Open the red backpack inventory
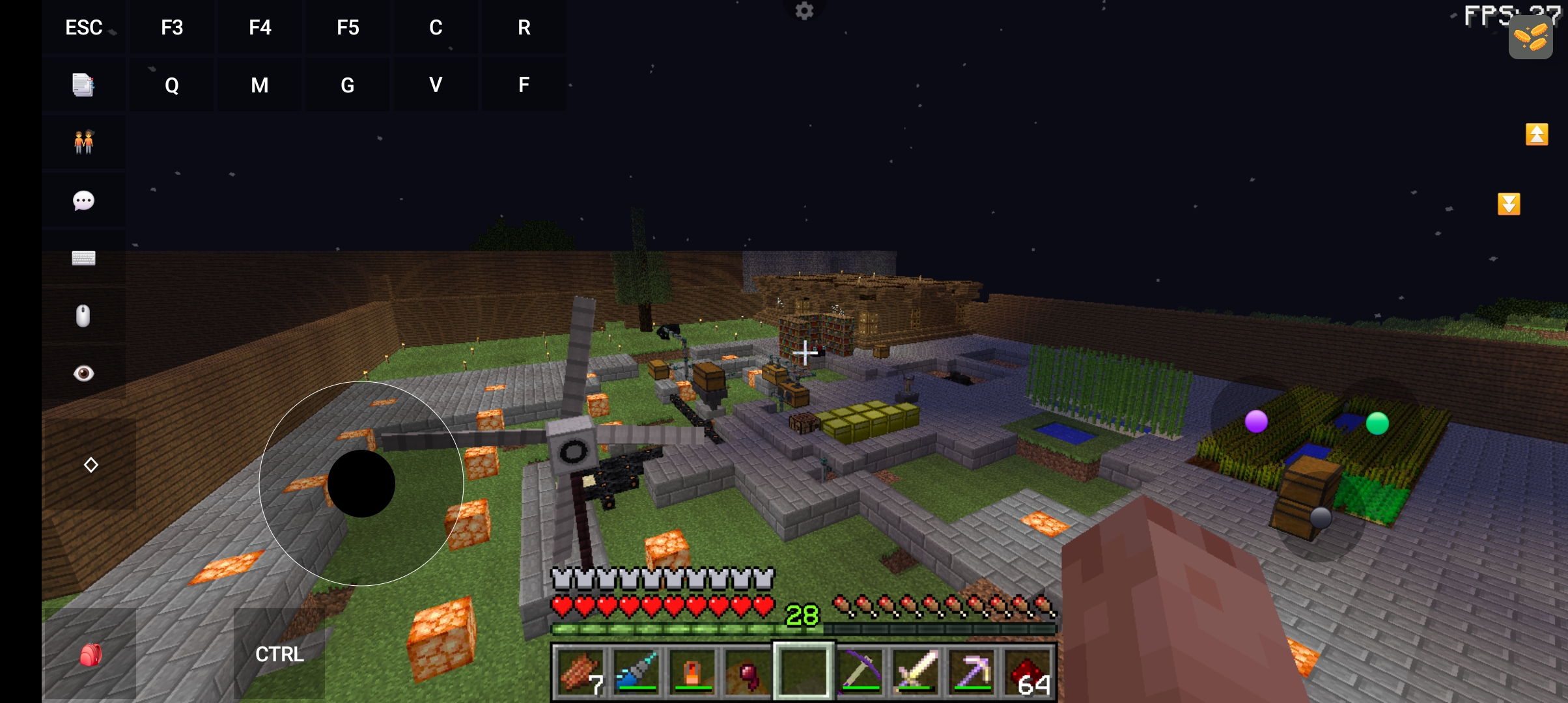This screenshot has height=703, width=1568. coord(90,655)
